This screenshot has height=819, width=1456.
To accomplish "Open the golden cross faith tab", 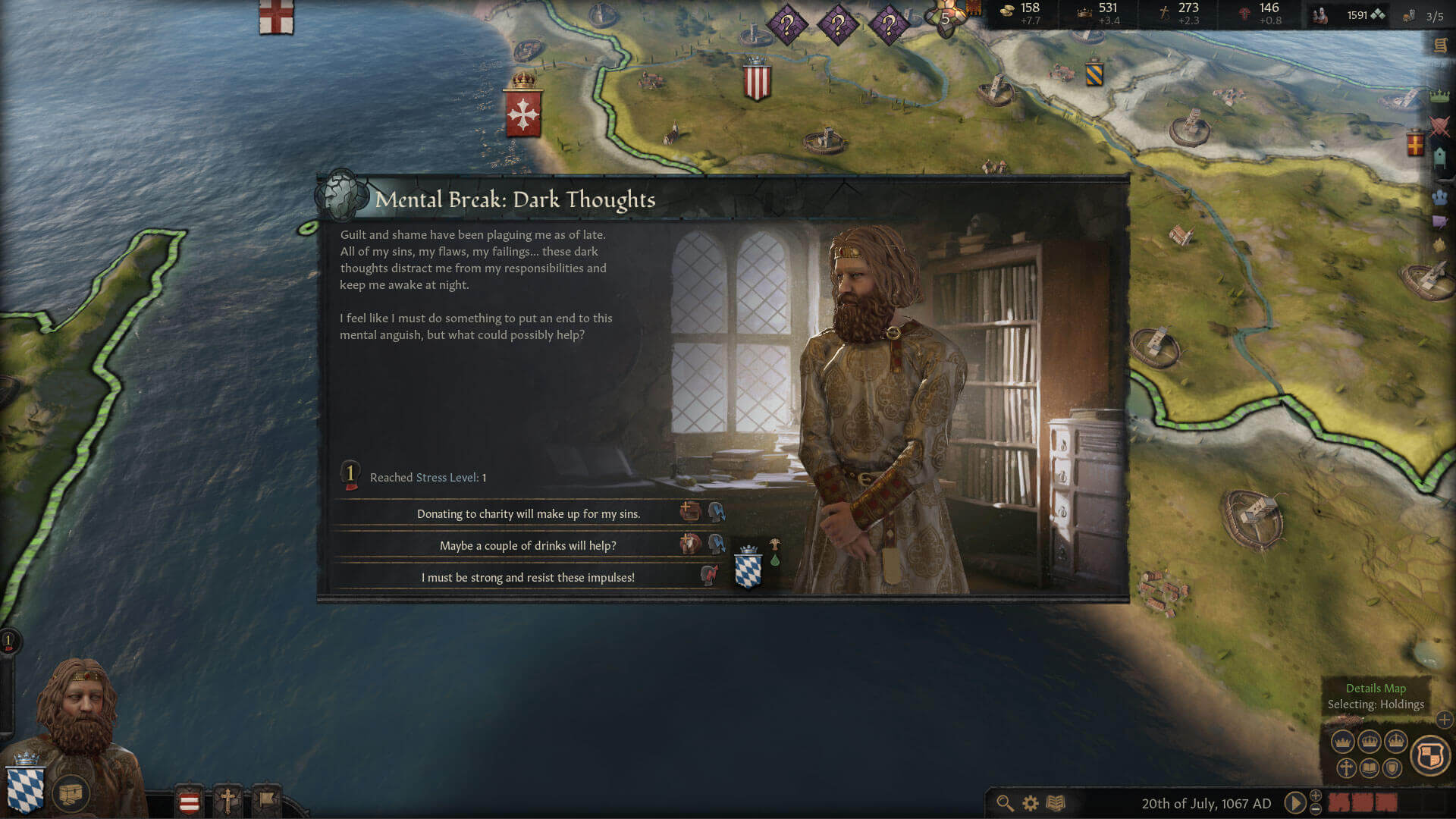I will (227, 800).
